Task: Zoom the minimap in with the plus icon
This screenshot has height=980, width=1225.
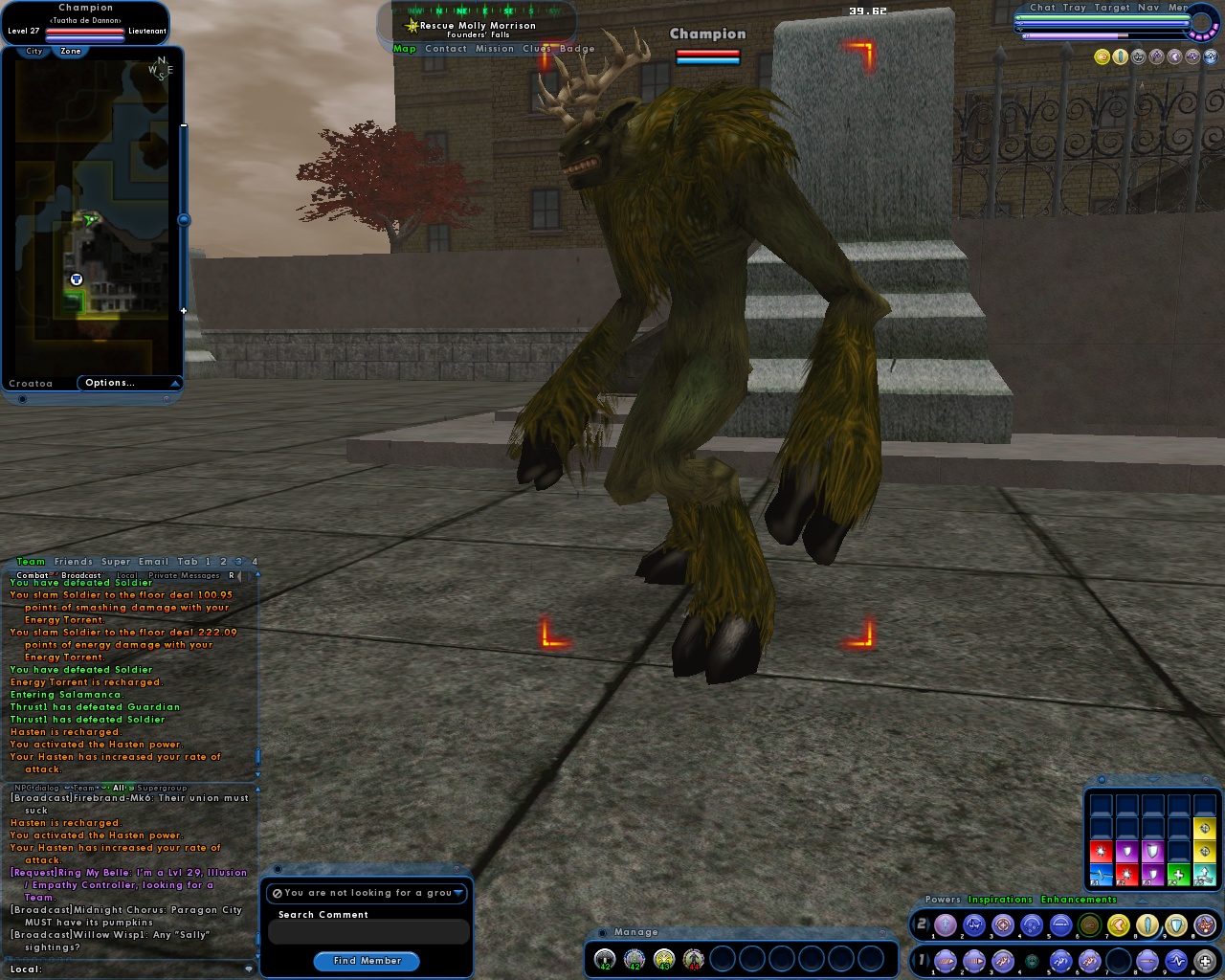Action: pyautogui.click(x=184, y=311)
